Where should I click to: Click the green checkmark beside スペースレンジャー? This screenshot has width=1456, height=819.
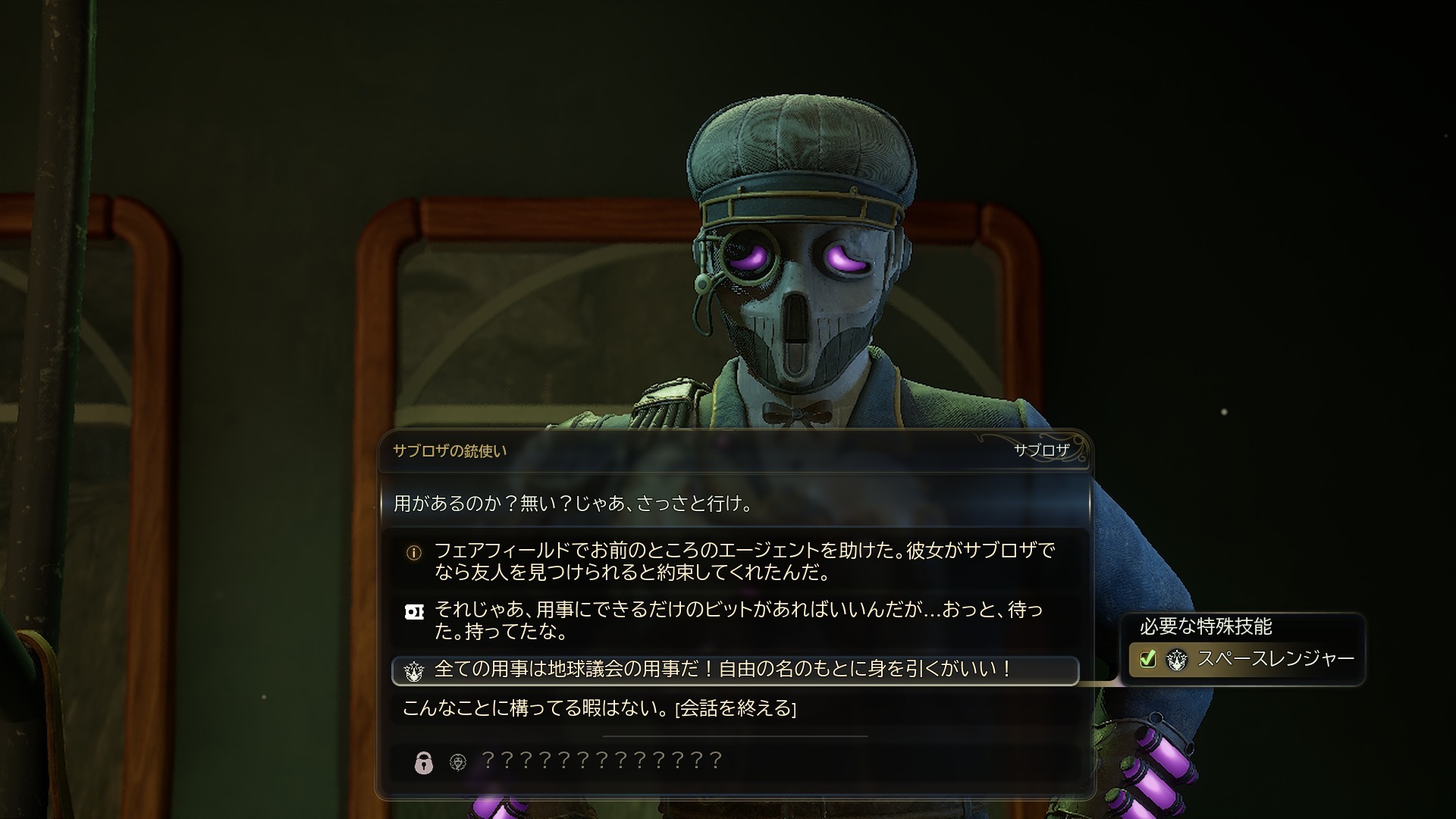(1147, 659)
